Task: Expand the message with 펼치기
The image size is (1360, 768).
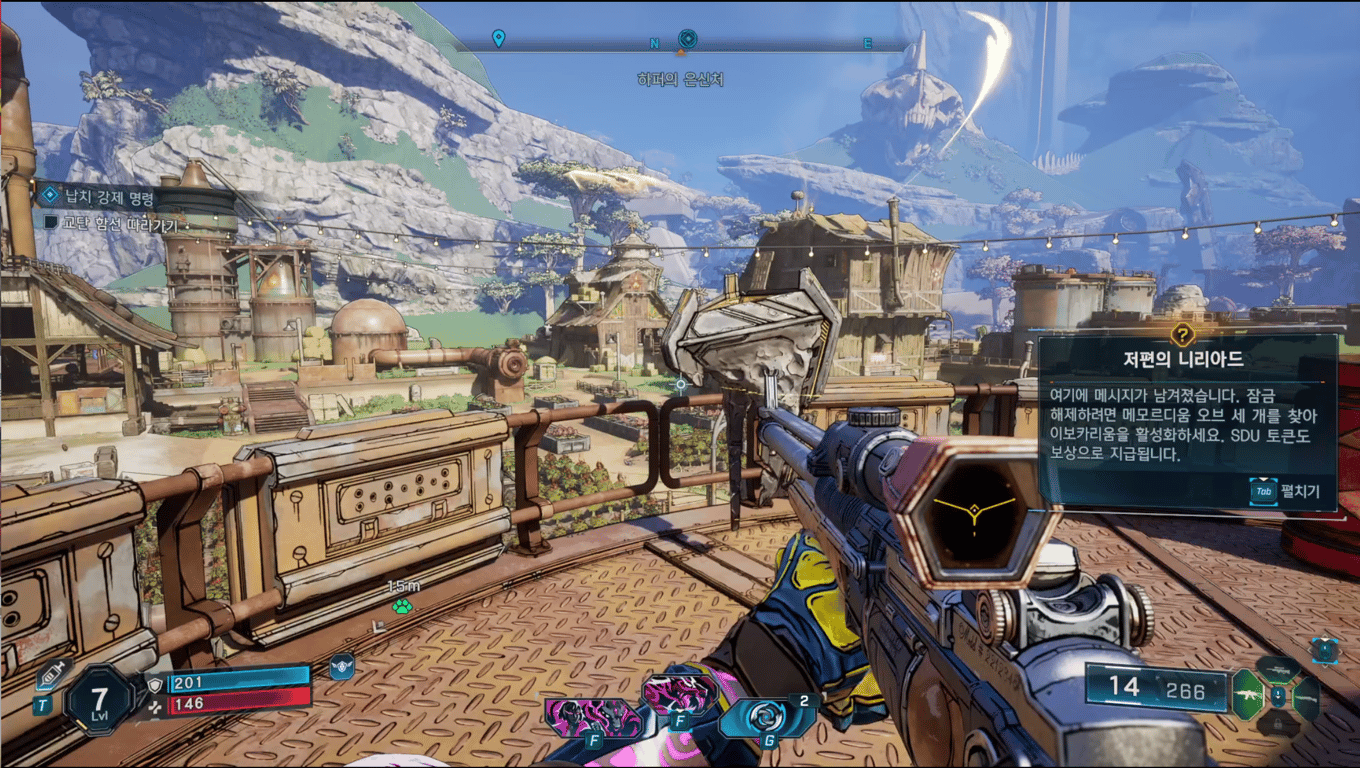Action: (x=1288, y=491)
